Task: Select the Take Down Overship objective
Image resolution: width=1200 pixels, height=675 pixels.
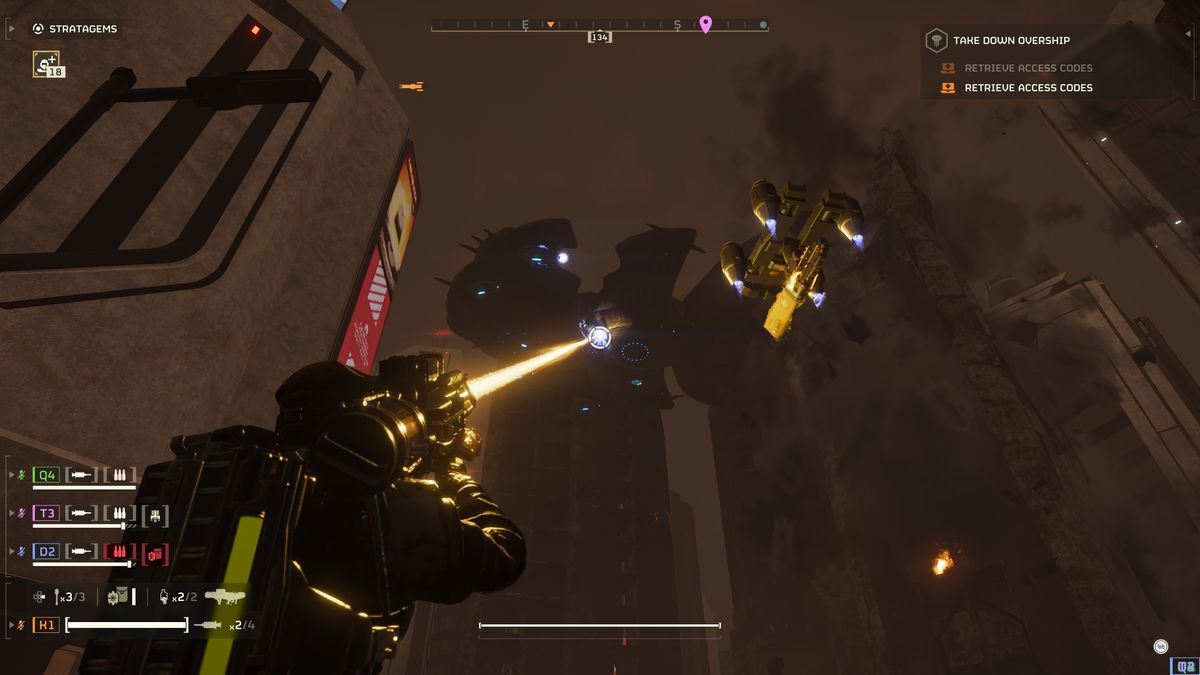Action: click(1010, 40)
